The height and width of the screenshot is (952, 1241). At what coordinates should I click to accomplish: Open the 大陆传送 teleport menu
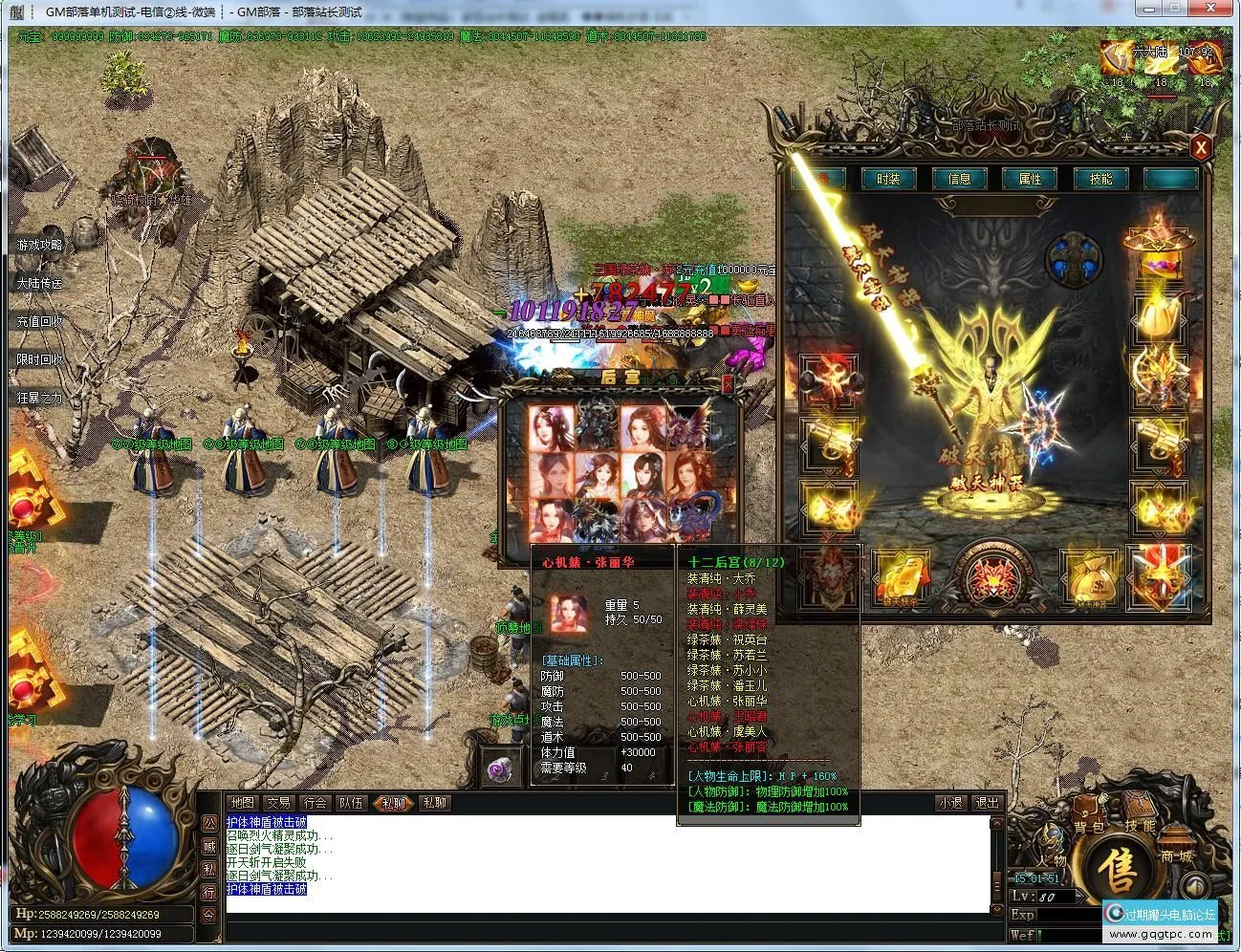[39, 284]
